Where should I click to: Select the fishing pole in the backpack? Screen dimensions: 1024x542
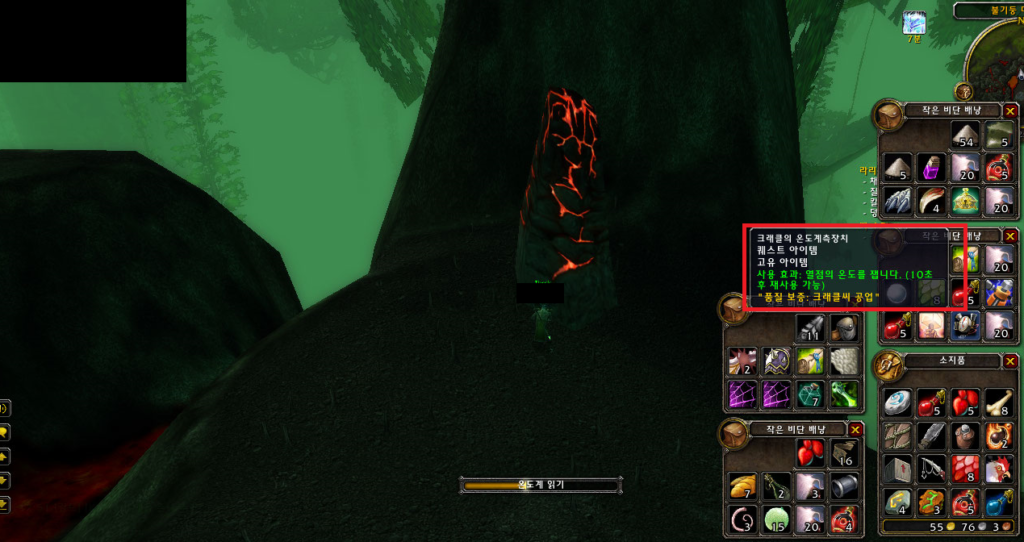click(930, 467)
